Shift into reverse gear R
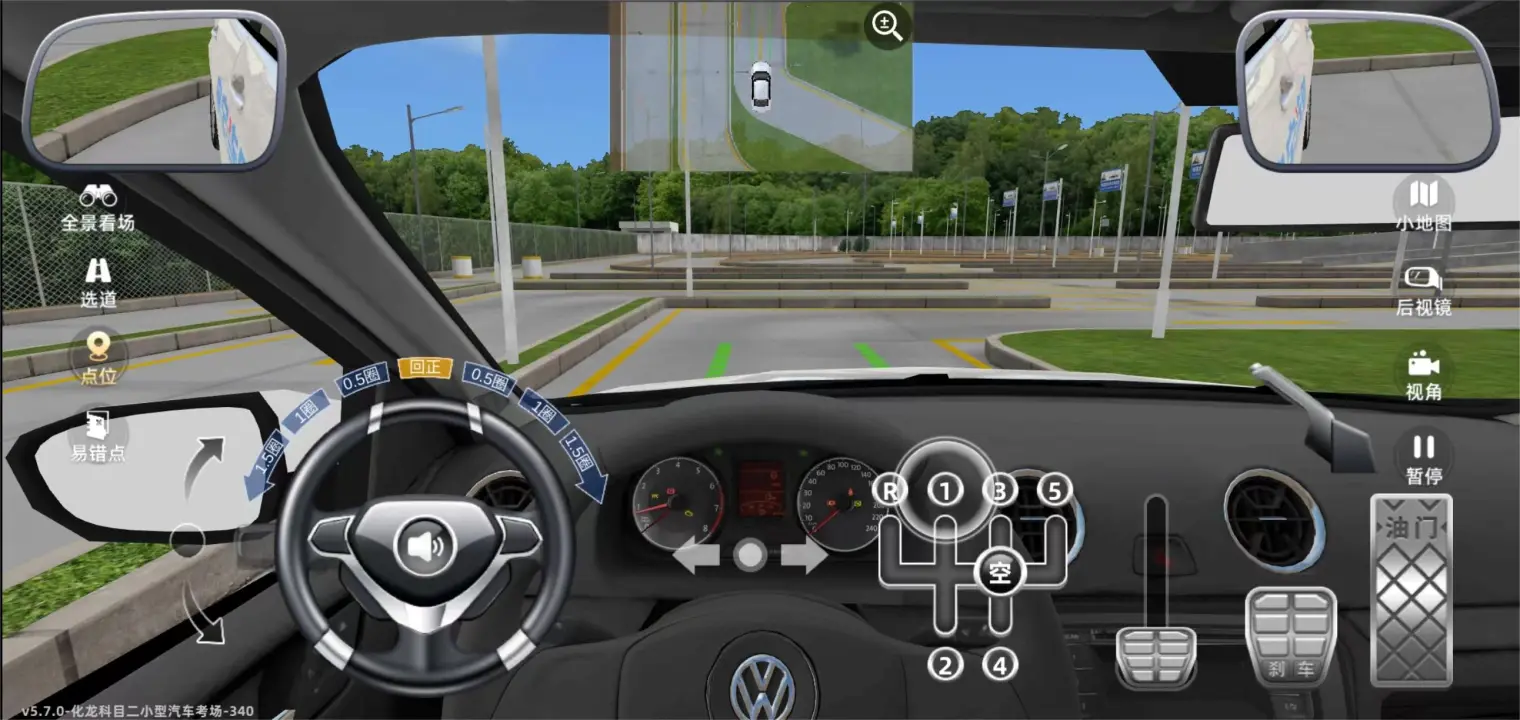This screenshot has height=720, width=1520. 889,490
